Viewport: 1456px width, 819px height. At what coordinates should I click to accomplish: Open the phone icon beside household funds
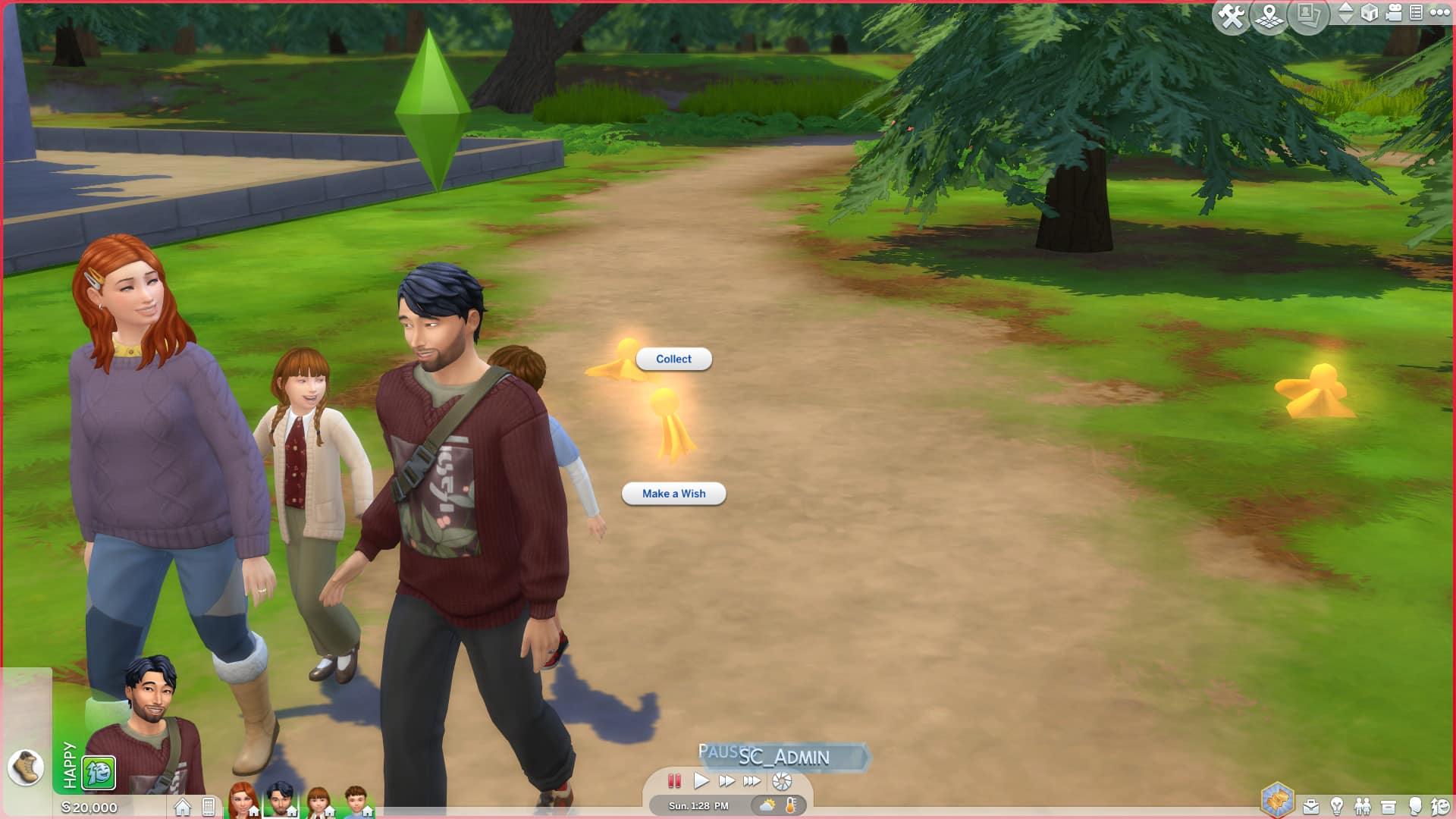click(x=209, y=807)
